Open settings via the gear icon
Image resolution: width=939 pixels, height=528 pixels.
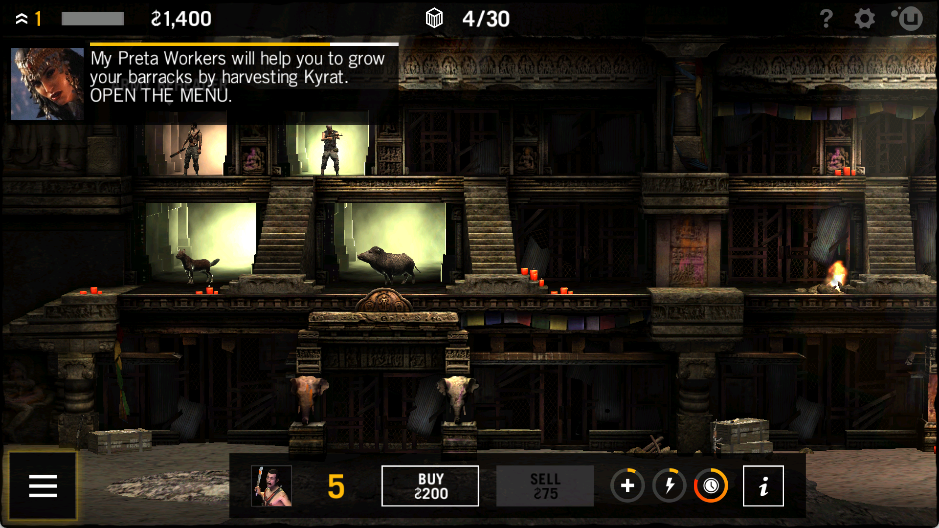pos(864,18)
